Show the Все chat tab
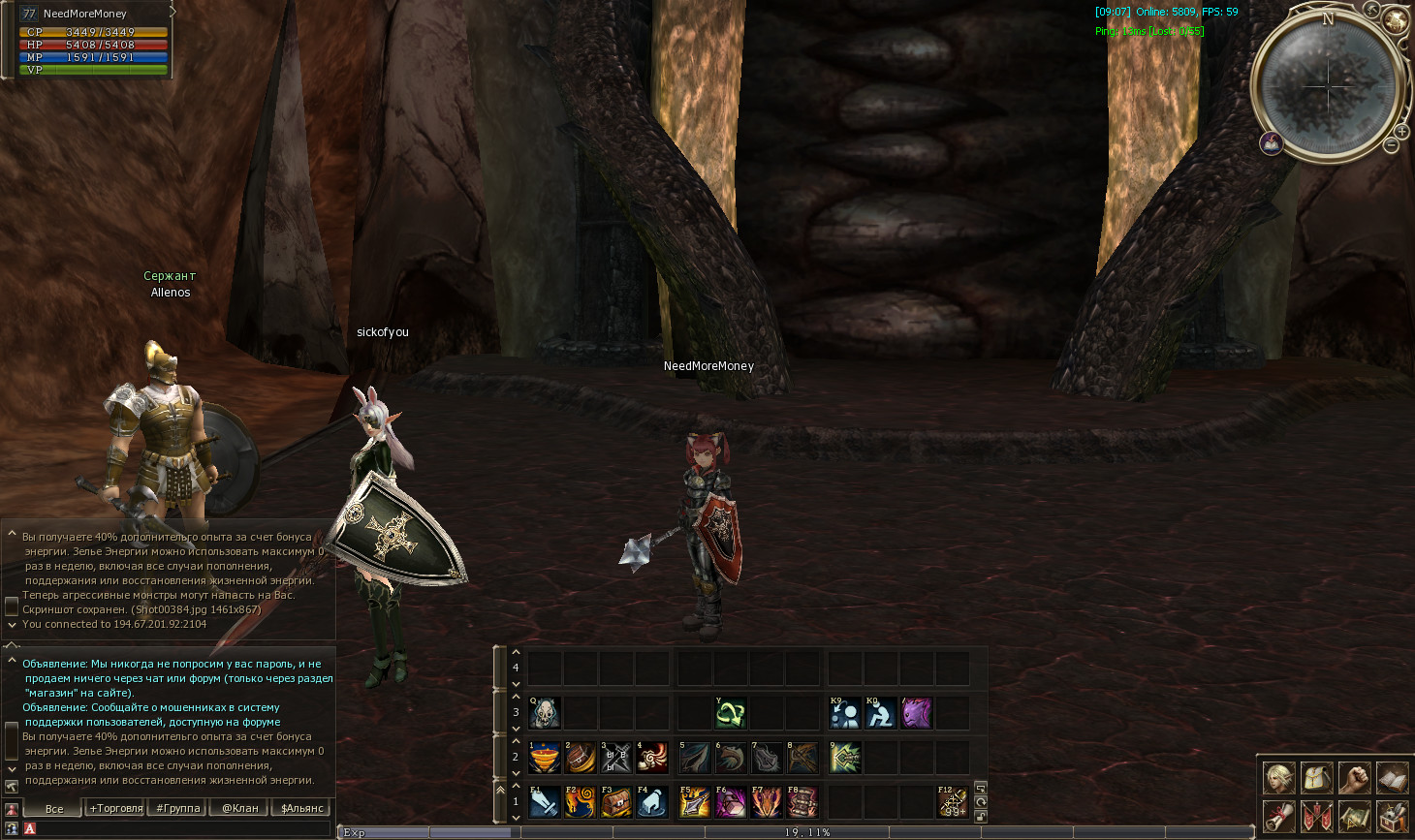Screen dimensions: 1415x840 [x=54, y=808]
